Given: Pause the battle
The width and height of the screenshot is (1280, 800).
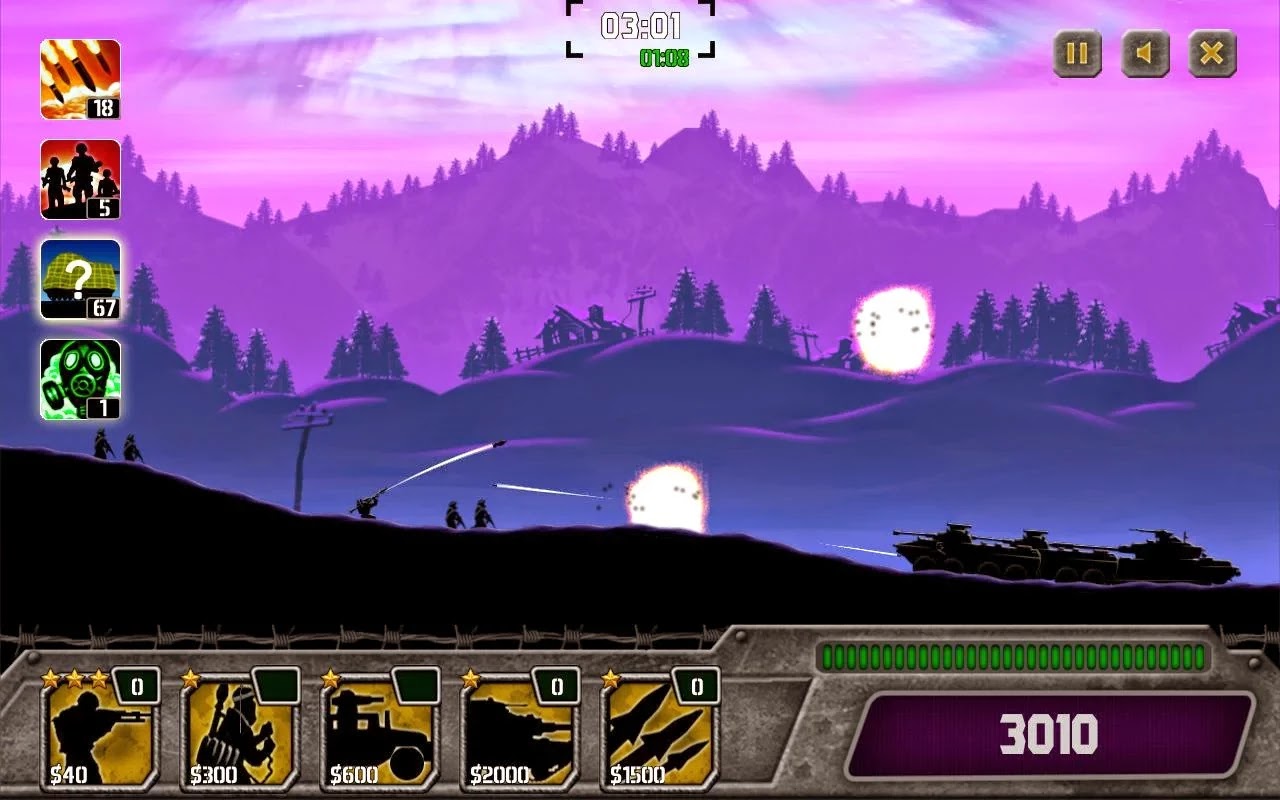Looking at the screenshot, I should pyautogui.click(x=1077, y=56).
